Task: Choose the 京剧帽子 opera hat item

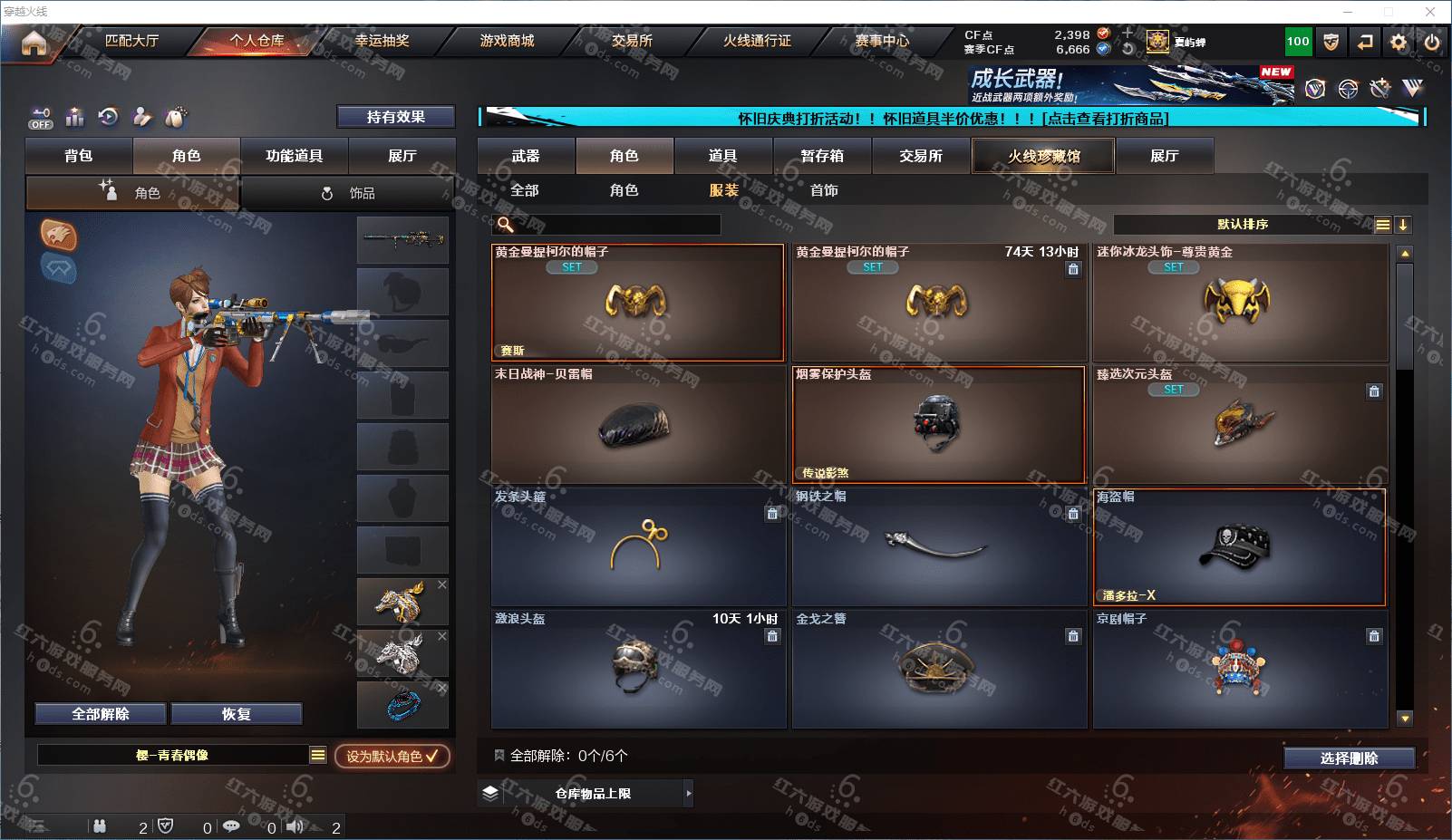Action: pos(1239,669)
